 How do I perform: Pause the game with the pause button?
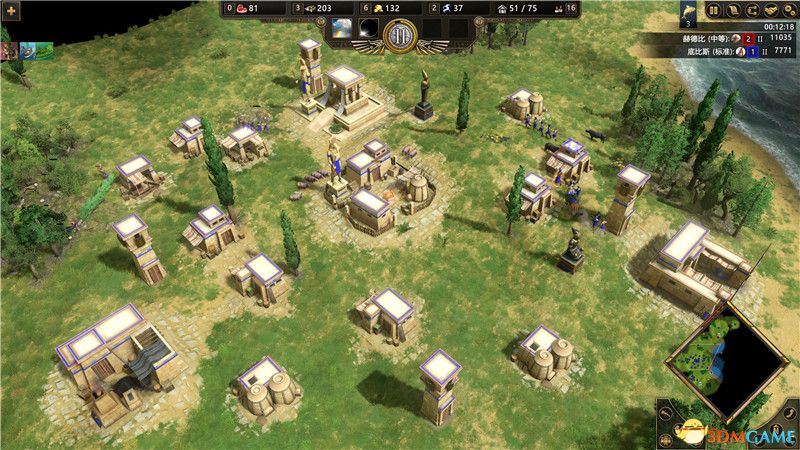tap(714, 10)
